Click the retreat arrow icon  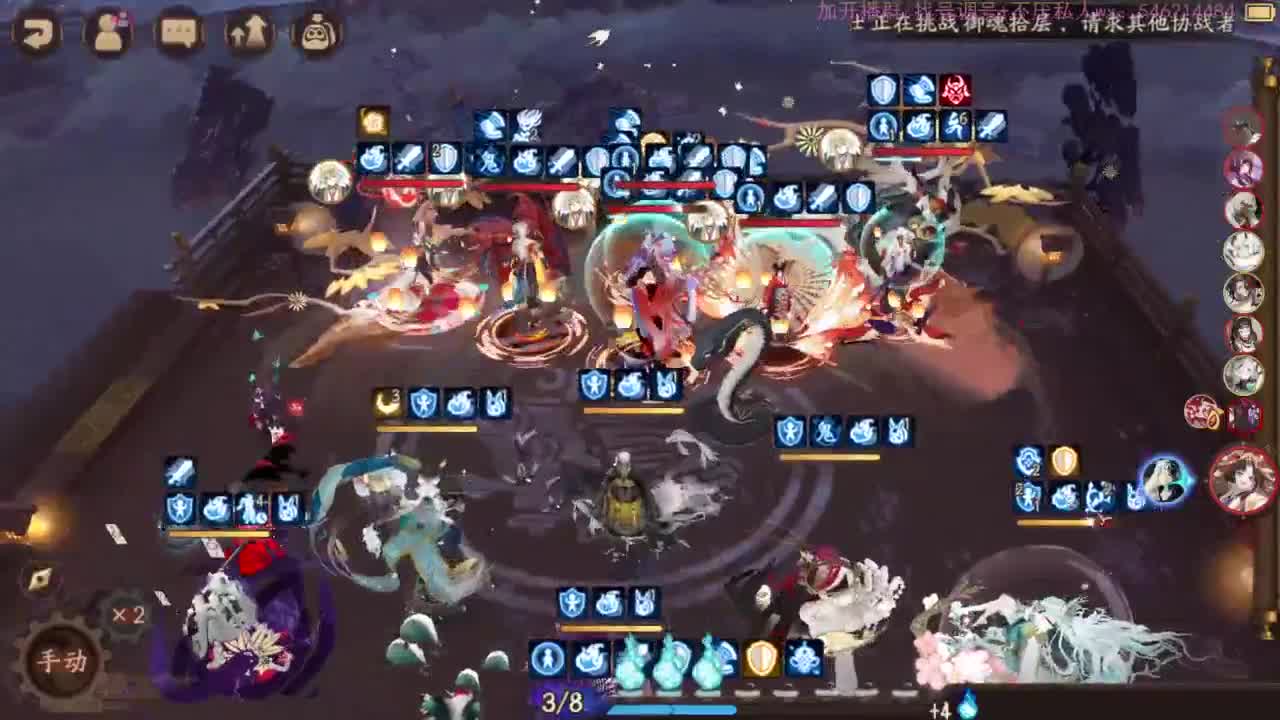(35, 30)
